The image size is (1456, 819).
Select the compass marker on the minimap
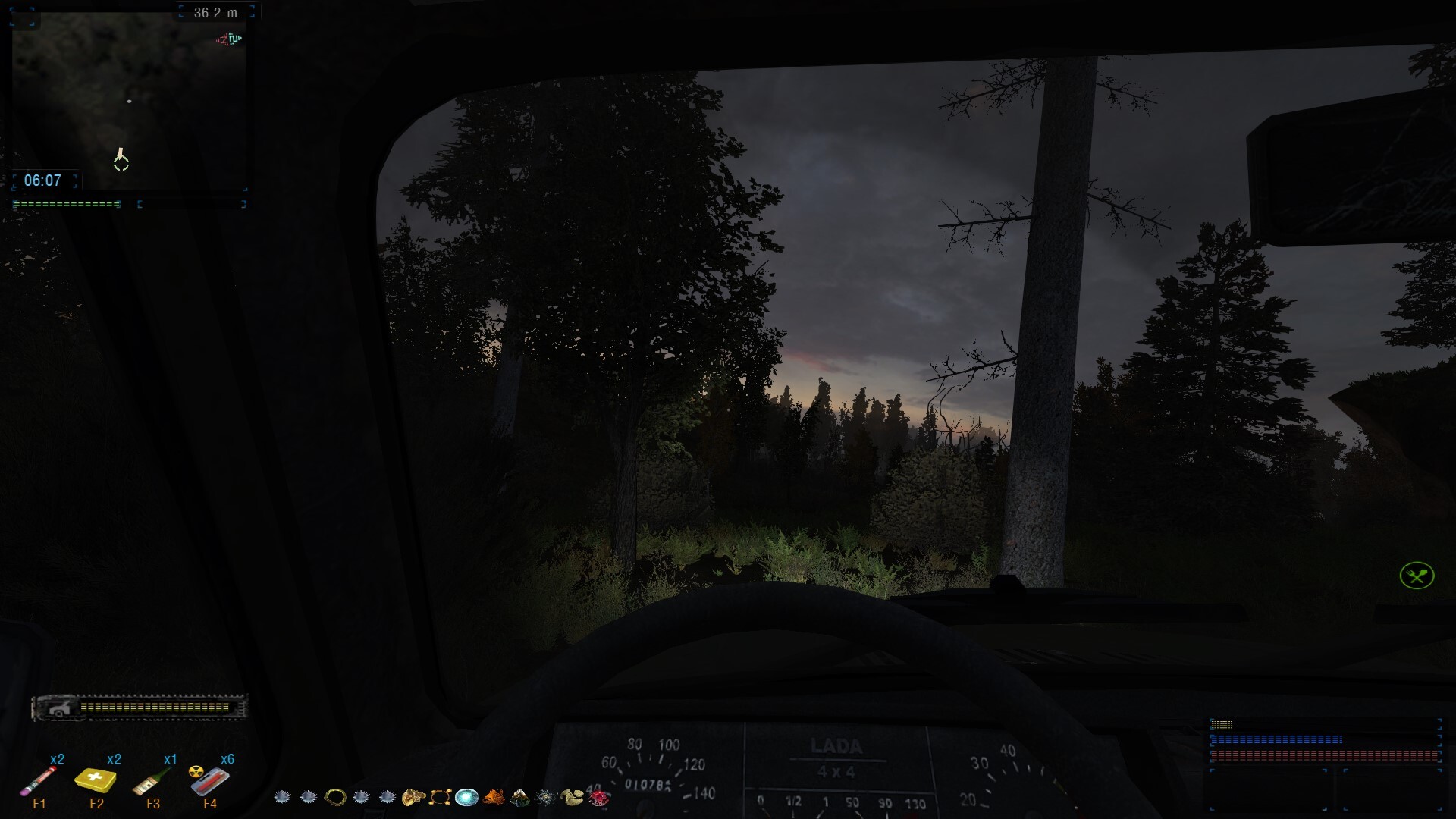pyautogui.click(x=122, y=162)
